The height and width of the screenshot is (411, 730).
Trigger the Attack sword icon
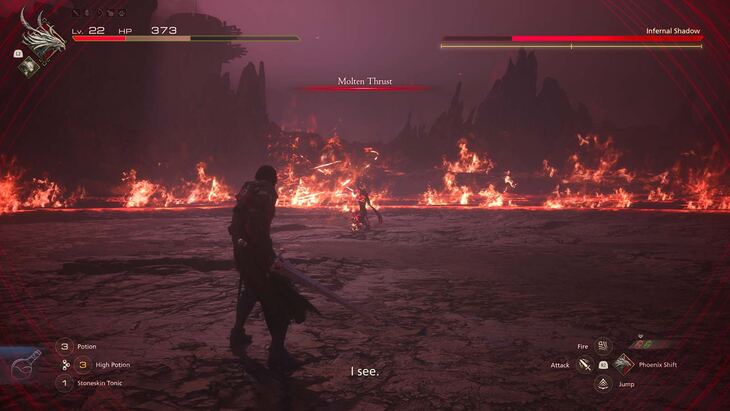585,365
